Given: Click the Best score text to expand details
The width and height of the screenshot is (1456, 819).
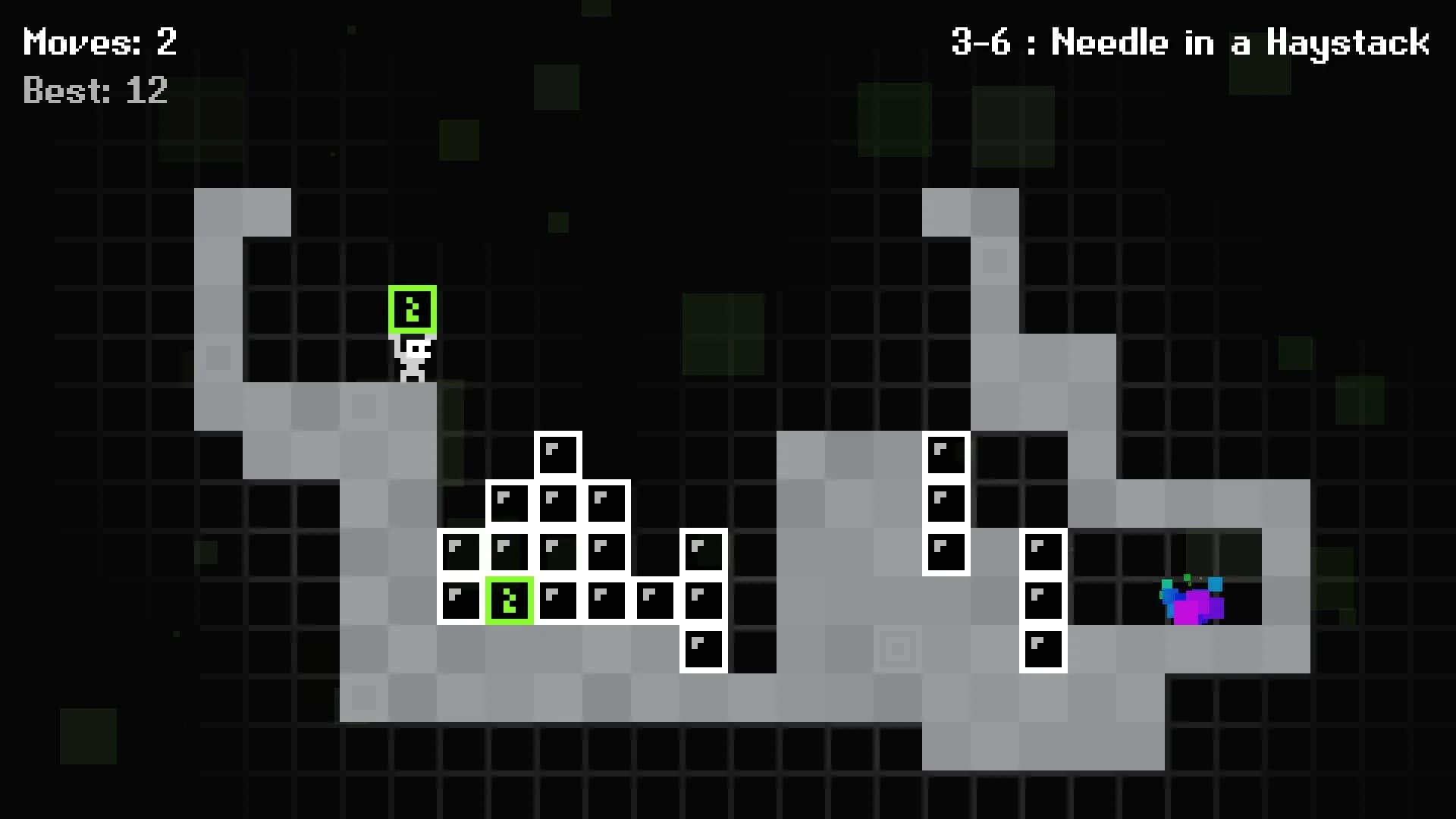Looking at the screenshot, I should [95, 91].
